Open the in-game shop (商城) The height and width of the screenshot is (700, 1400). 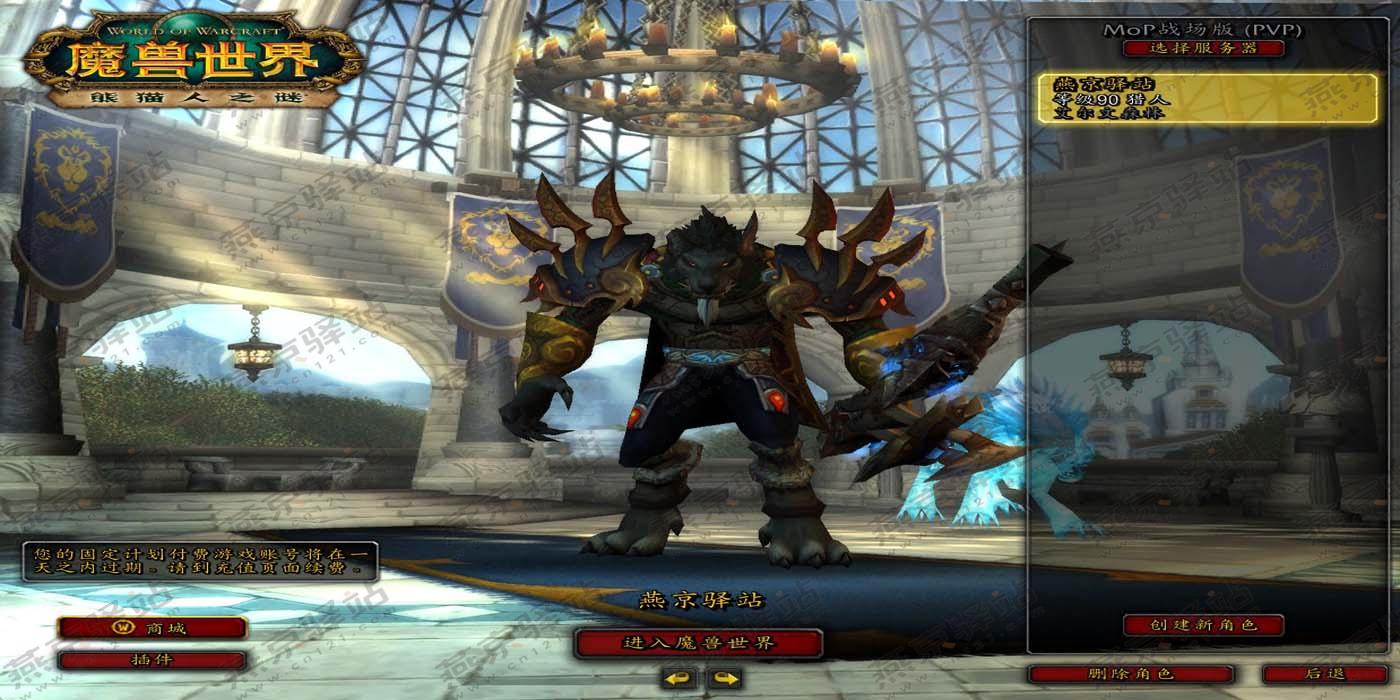pyautogui.click(x=152, y=628)
